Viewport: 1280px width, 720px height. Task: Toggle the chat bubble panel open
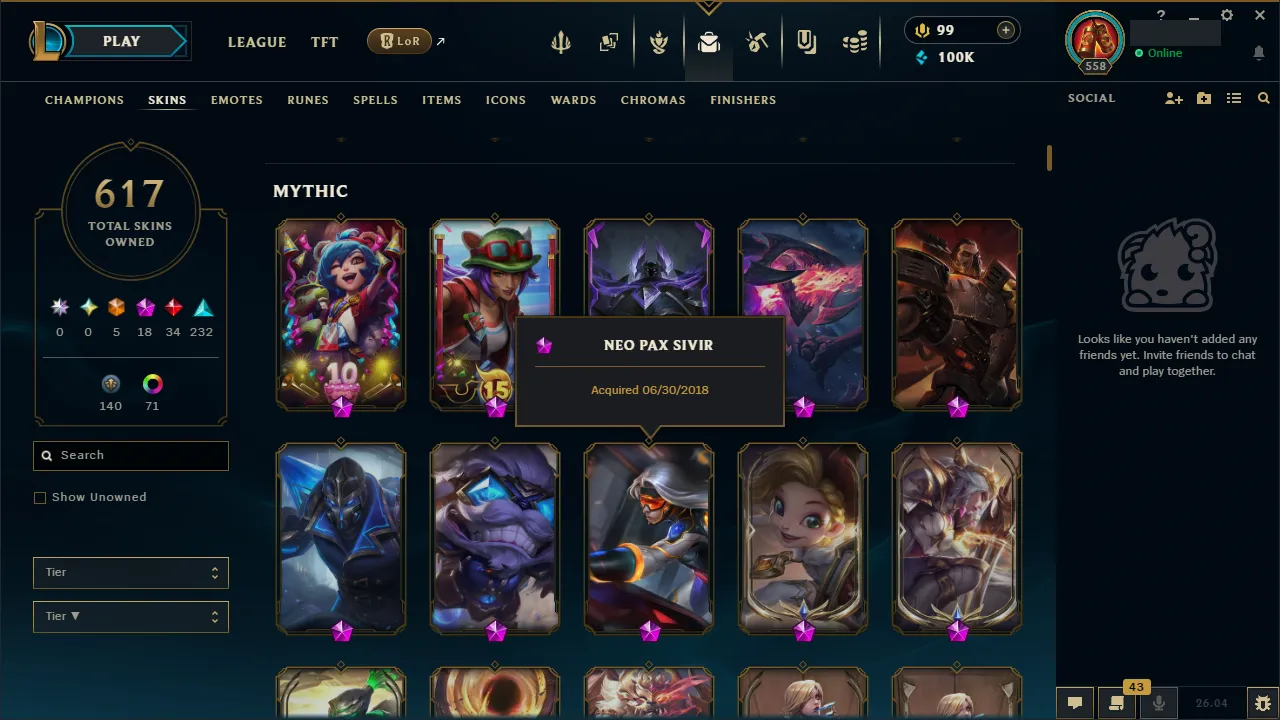tap(1074, 702)
